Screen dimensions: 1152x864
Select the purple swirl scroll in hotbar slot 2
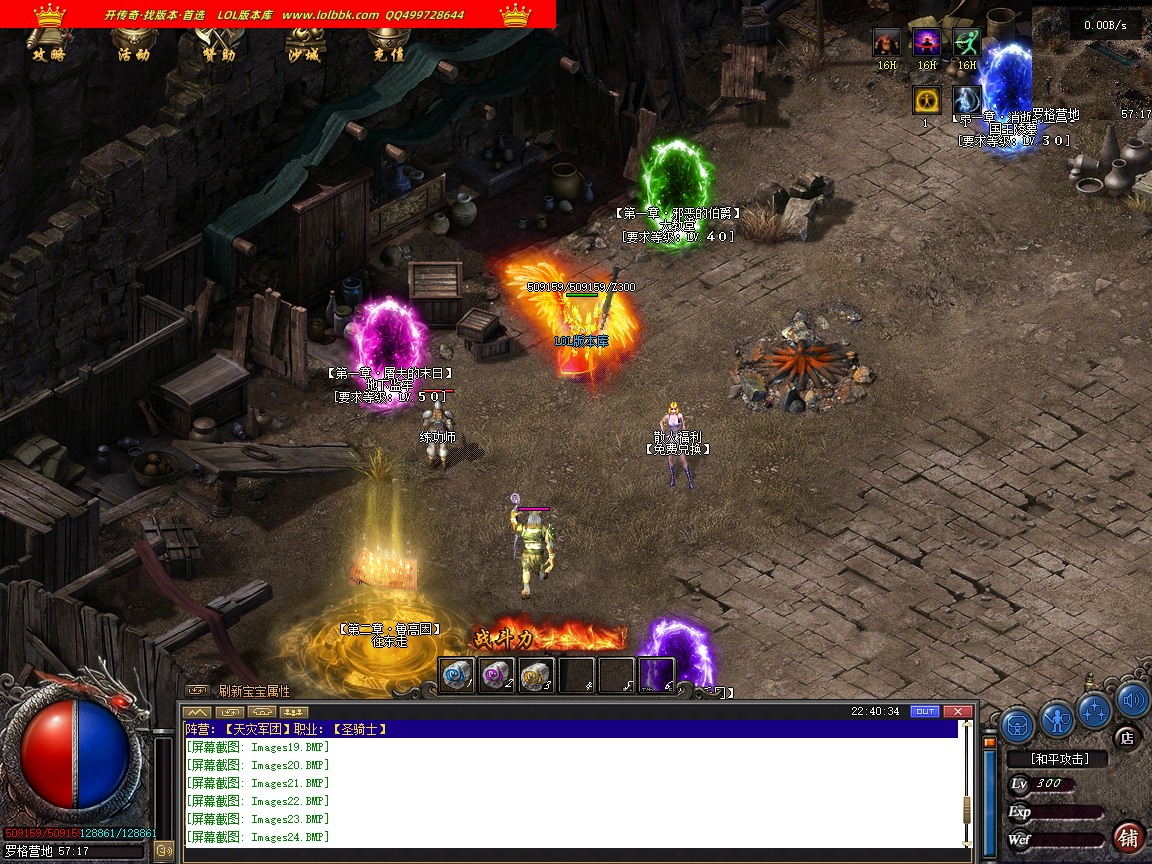click(497, 675)
